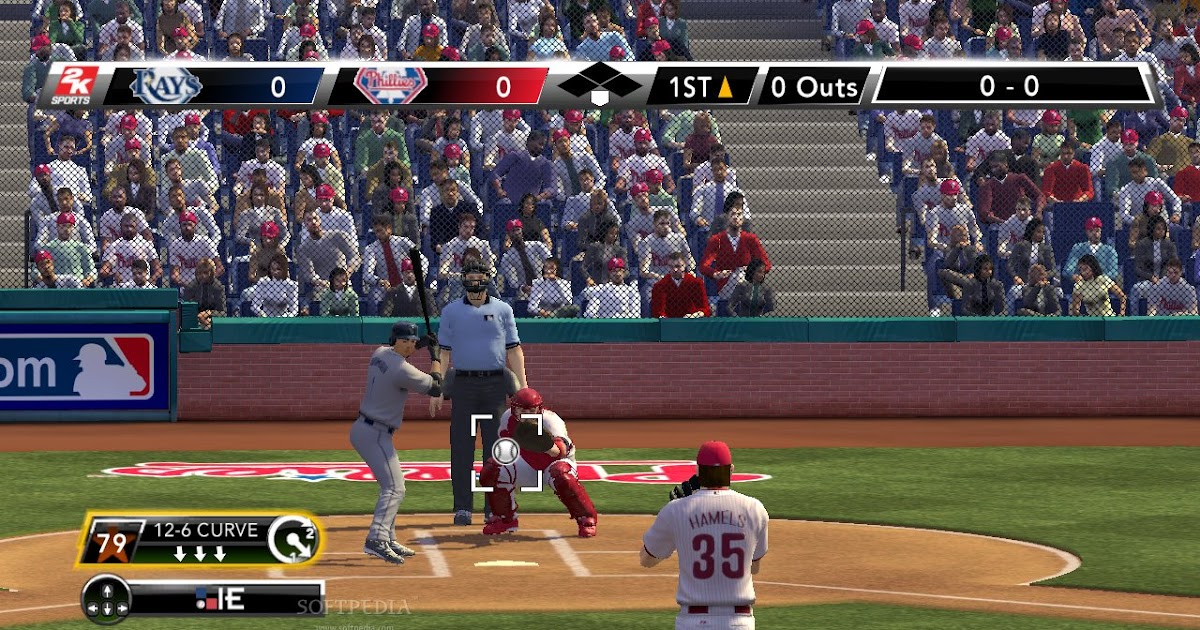Viewport: 1200px width, 630px height.
Task: Select the 12-6 Curve pitch panel
Action: tap(200, 540)
